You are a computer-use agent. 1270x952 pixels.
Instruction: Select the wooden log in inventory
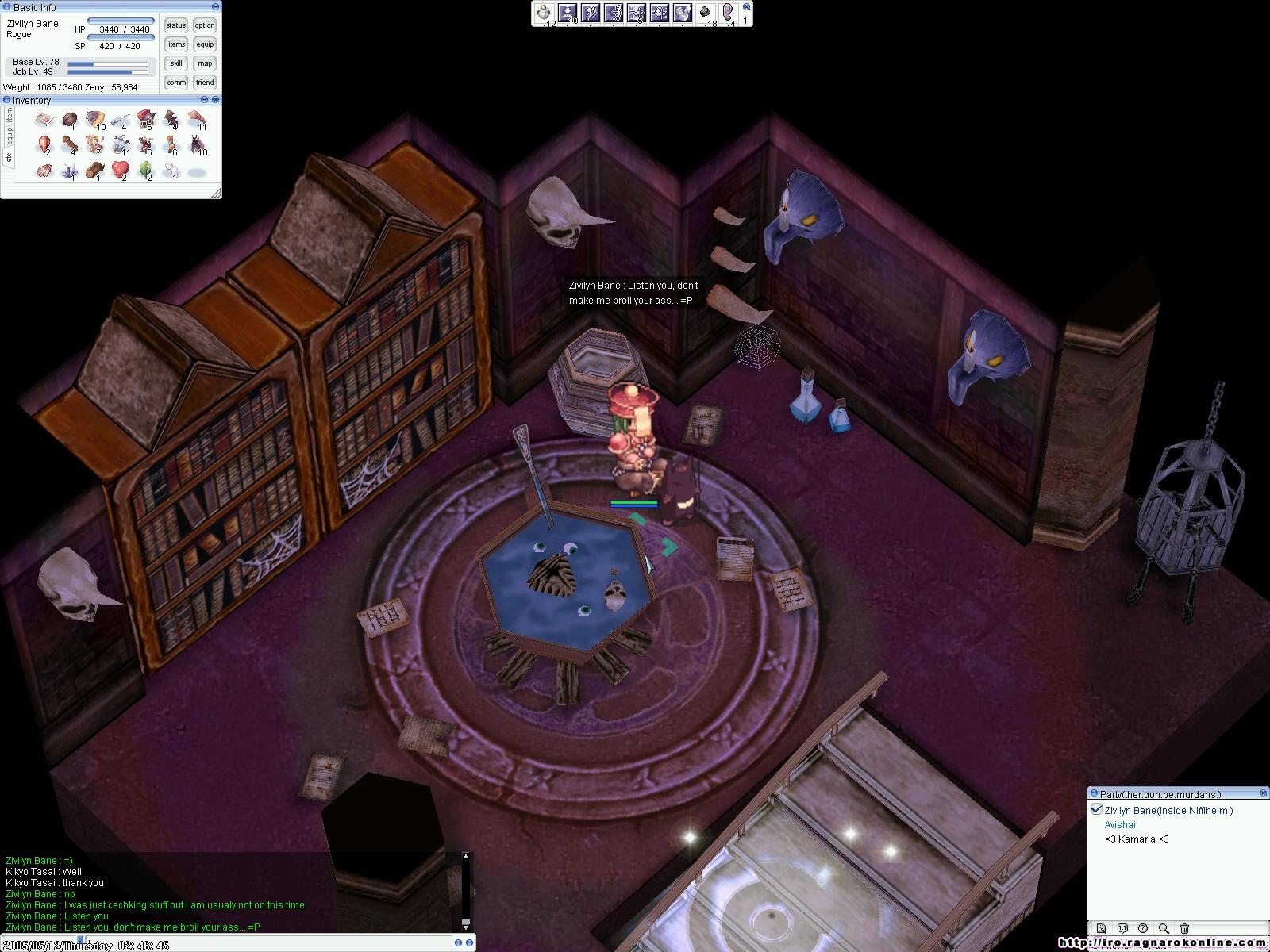[x=94, y=170]
